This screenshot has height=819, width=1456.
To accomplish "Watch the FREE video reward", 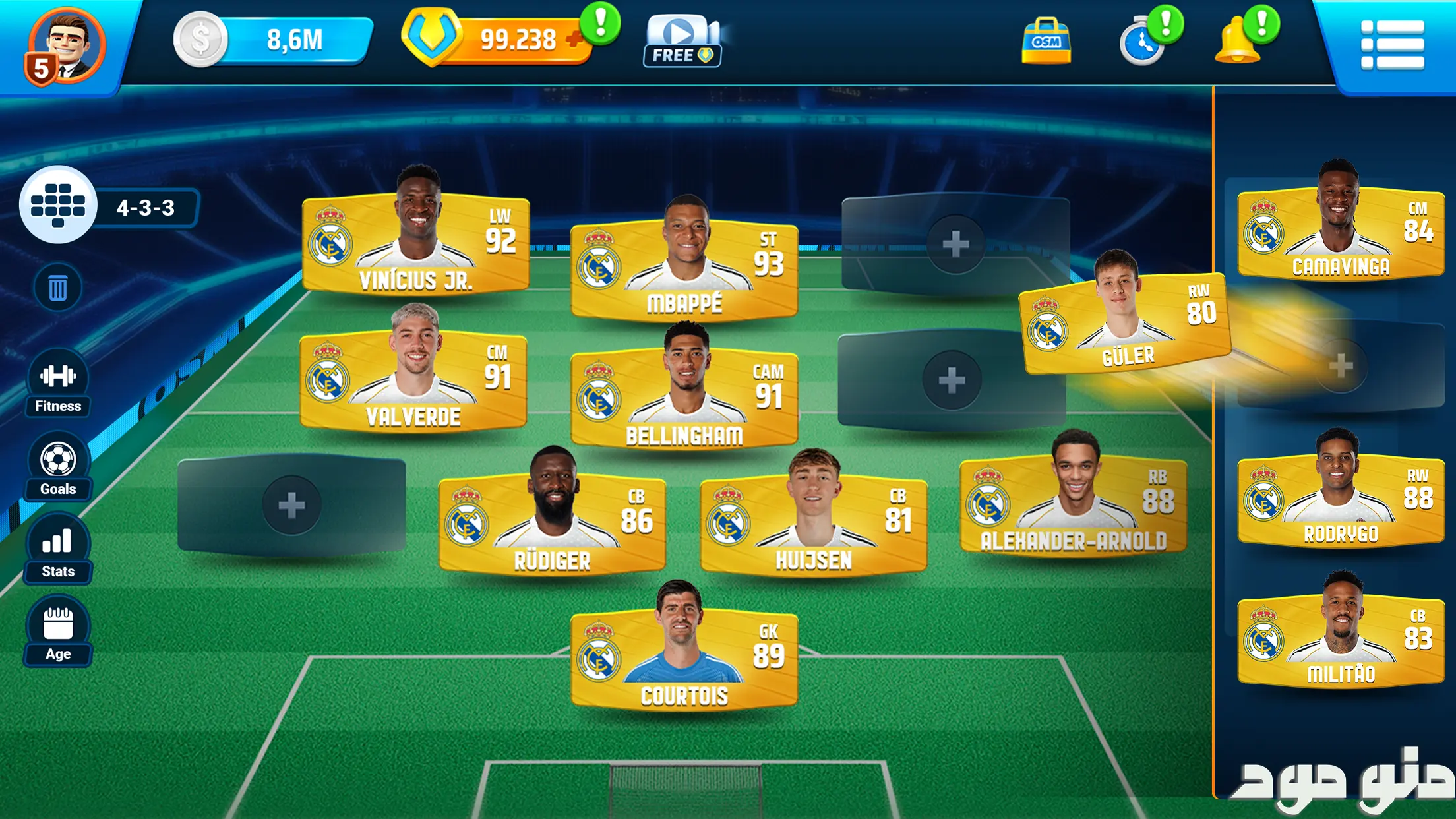I will click(x=682, y=41).
